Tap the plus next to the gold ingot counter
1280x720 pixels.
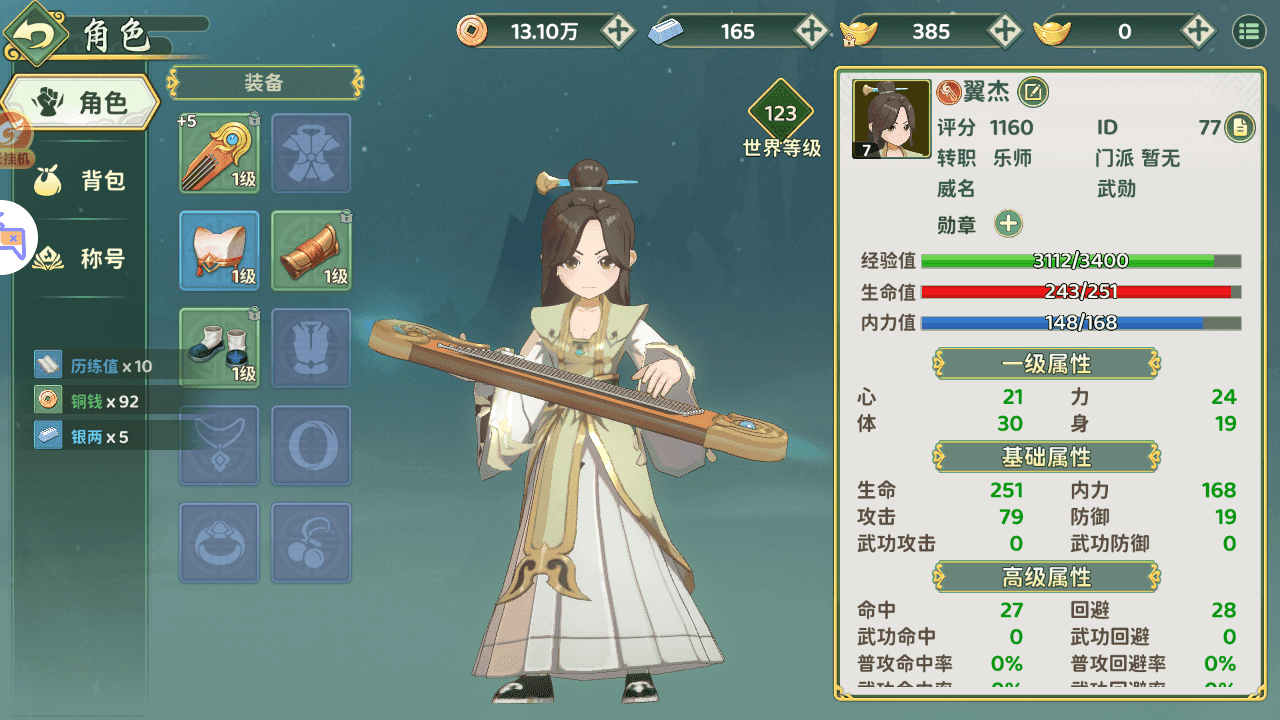(x=1006, y=31)
